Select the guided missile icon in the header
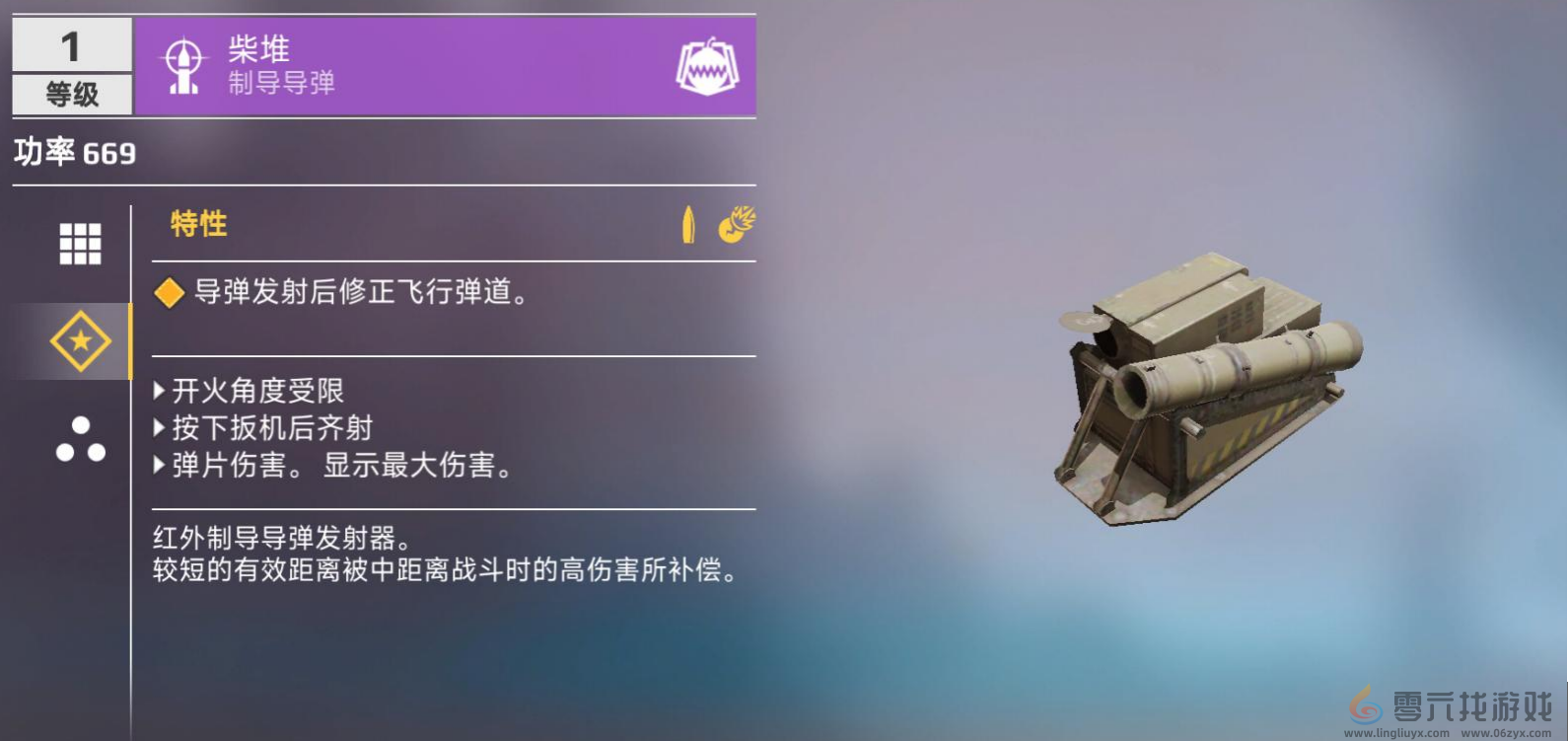The image size is (1568, 741). 183,64
